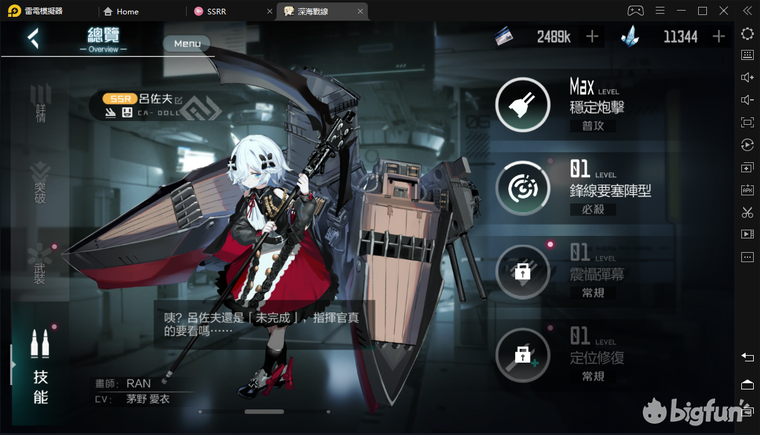This screenshot has width=760, height=435.
Task: Open the 技能 skills tab
Action: point(40,372)
